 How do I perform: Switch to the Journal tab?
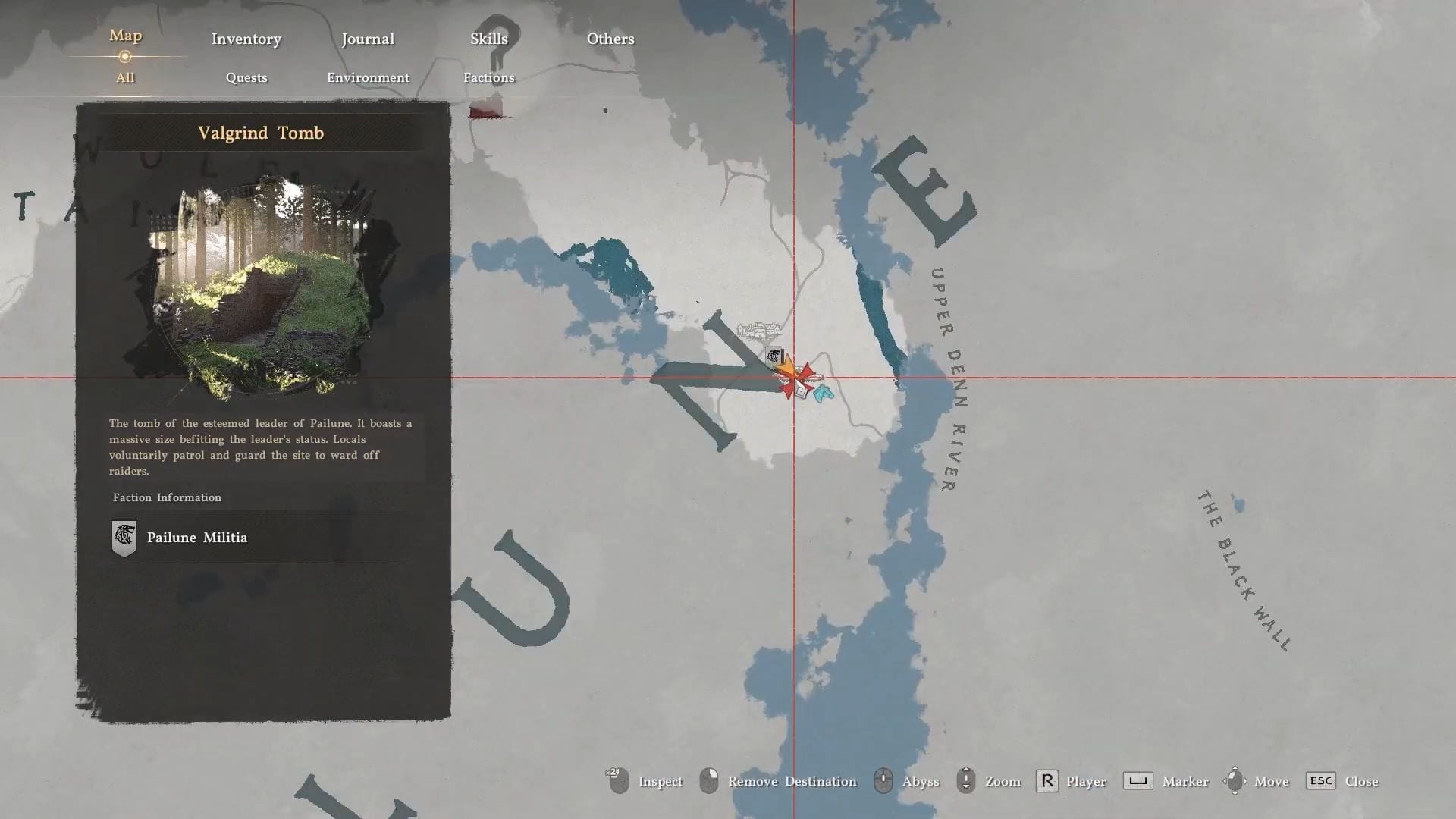click(x=368, y=39)
